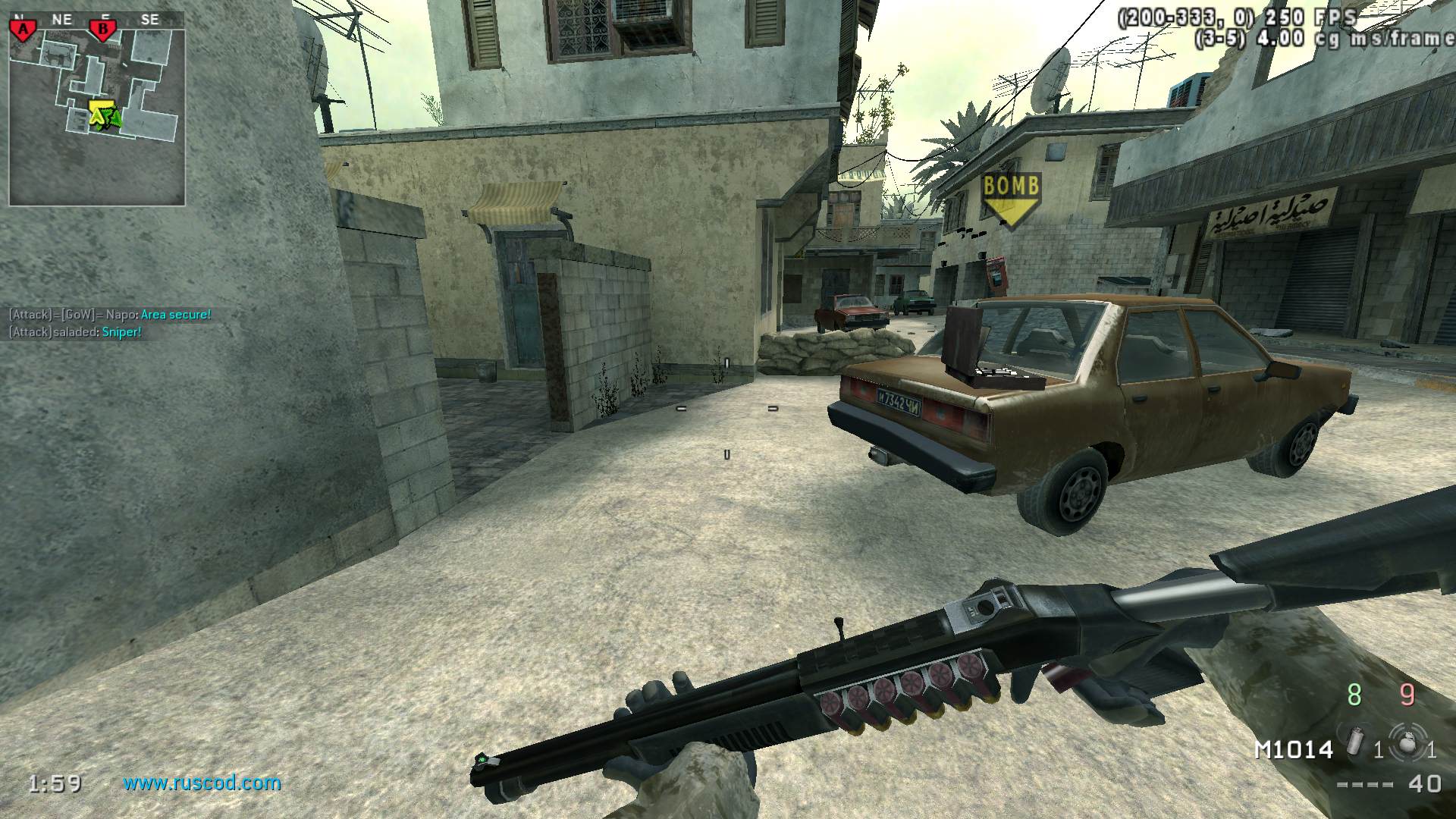1456x819 pixels.
Task: Click the yellow BOMB objective marker
Action: coord(1011,199)
